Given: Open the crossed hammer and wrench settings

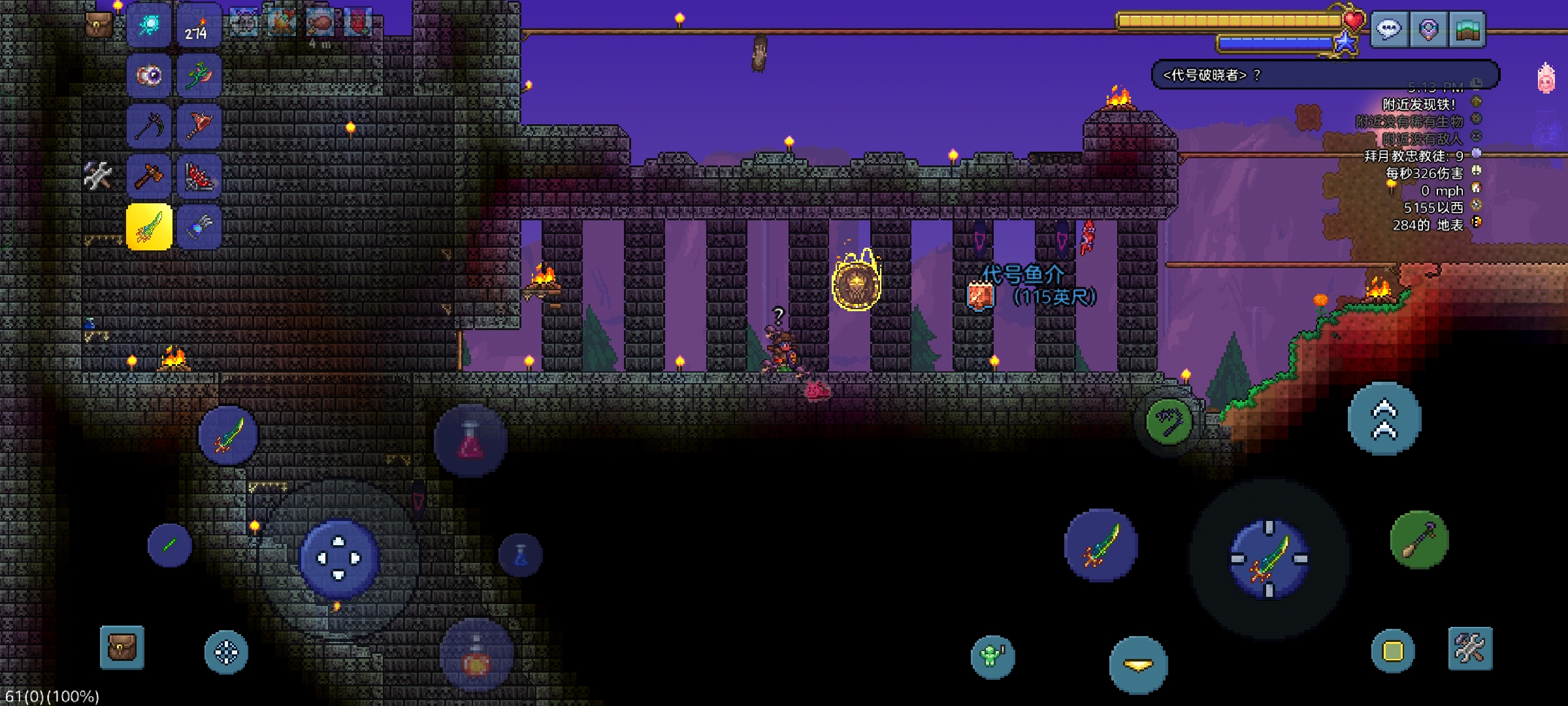Looking at the screenshot, I should (x=1470, y=648).
